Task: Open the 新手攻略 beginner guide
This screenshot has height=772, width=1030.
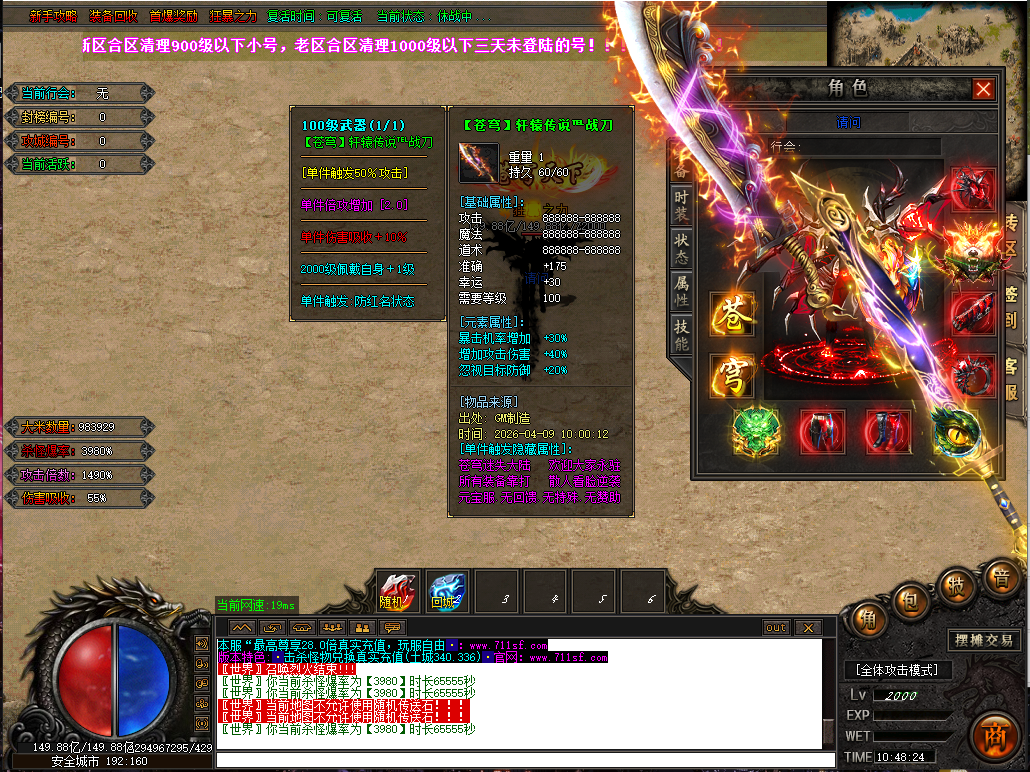Action: [52, 17]
